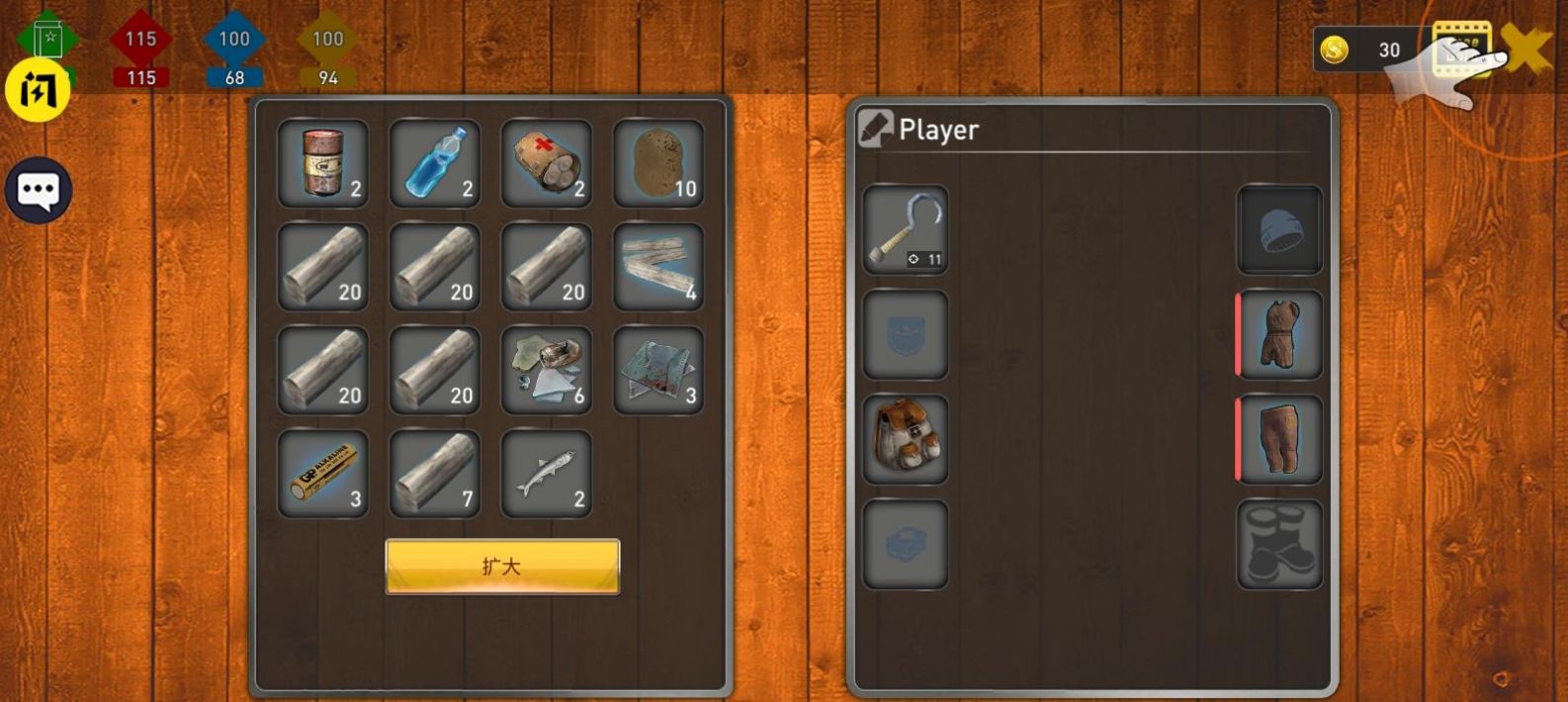
Task: Open the chat speech bubble
Action: [x=39, y=190]
